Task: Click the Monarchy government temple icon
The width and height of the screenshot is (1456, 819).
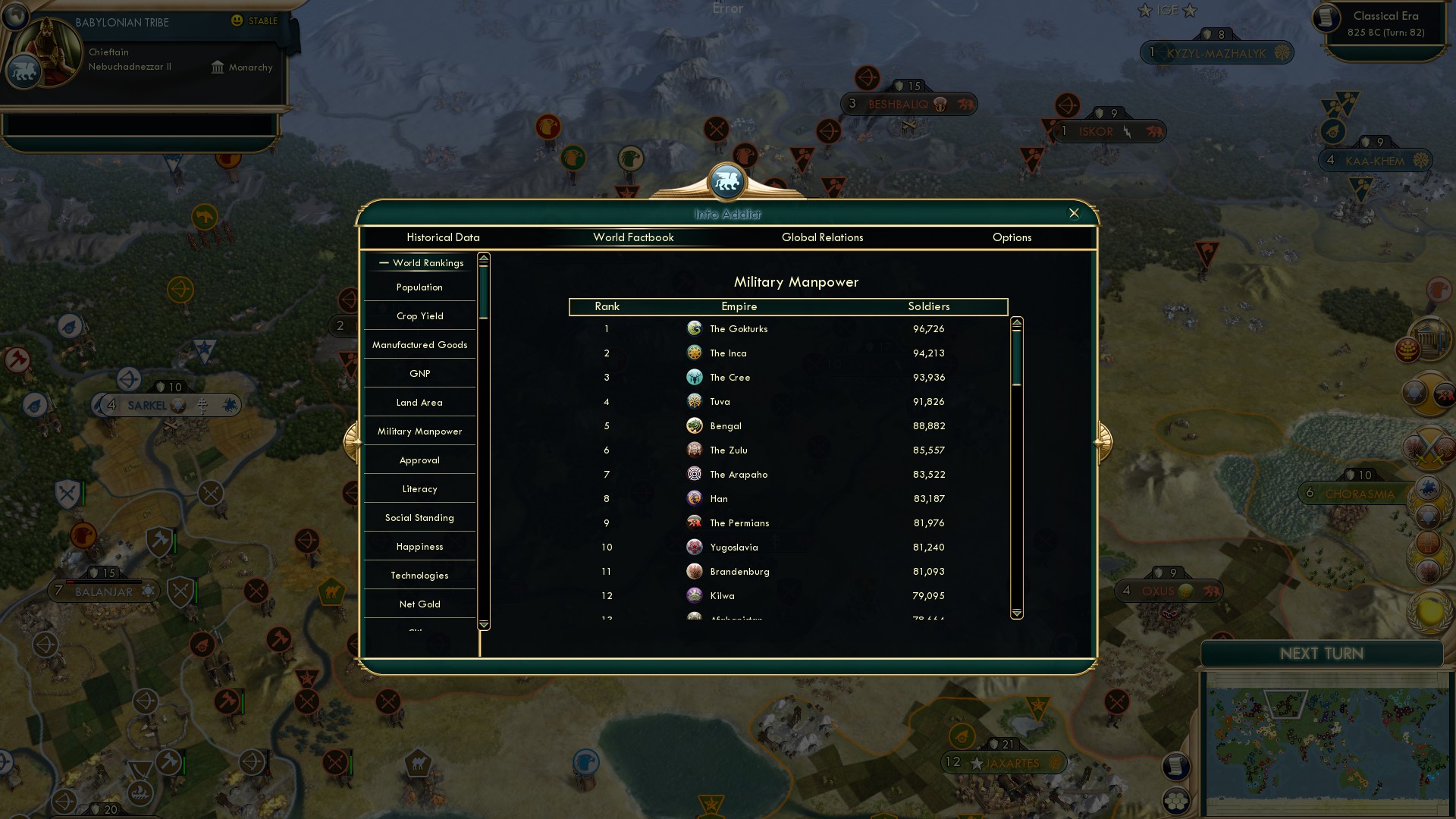Action: (x=217, y=67)
